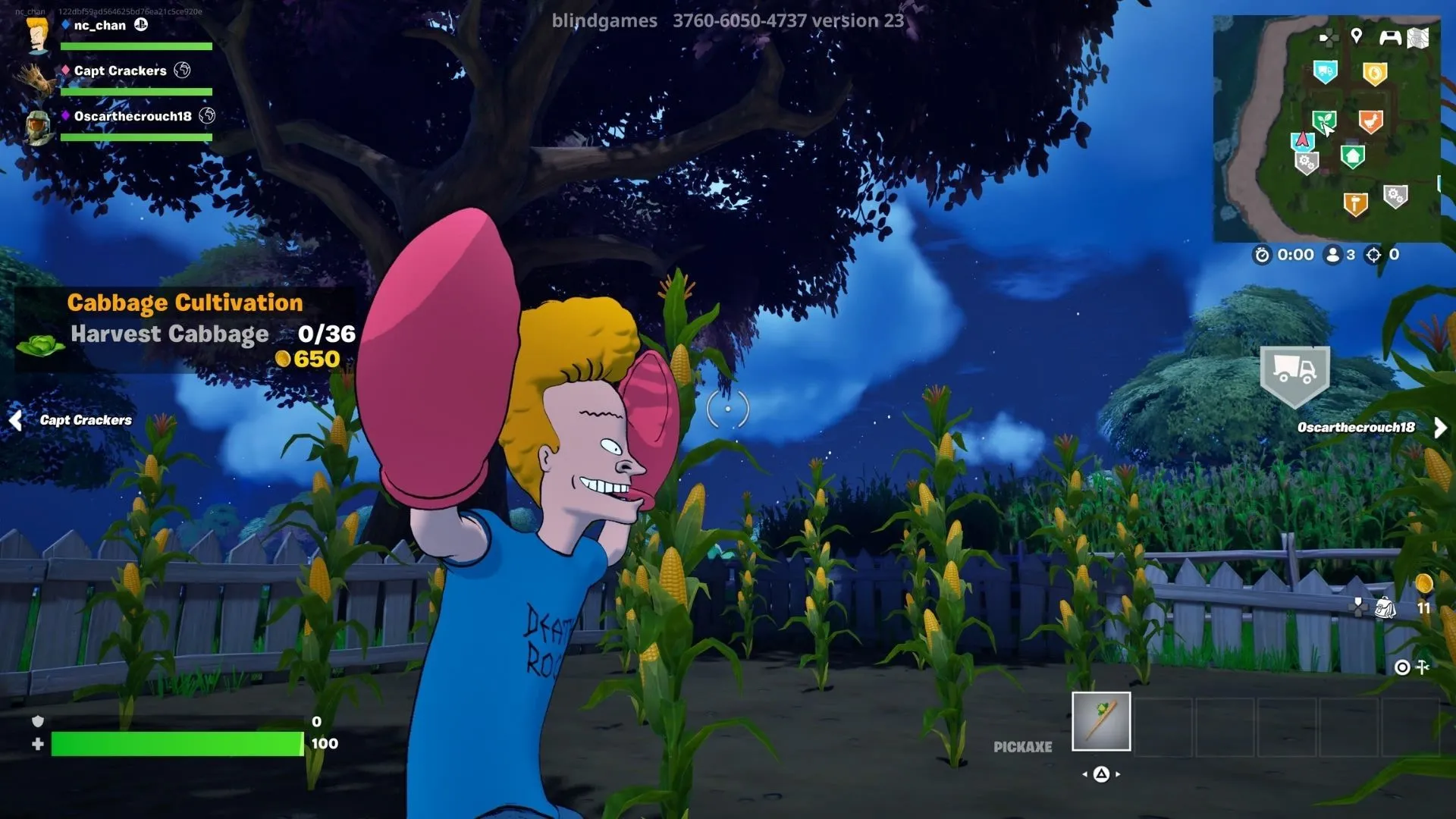Select the gray gears marker near the player arrow
1456x819 pixels.
click(1307, 160)
